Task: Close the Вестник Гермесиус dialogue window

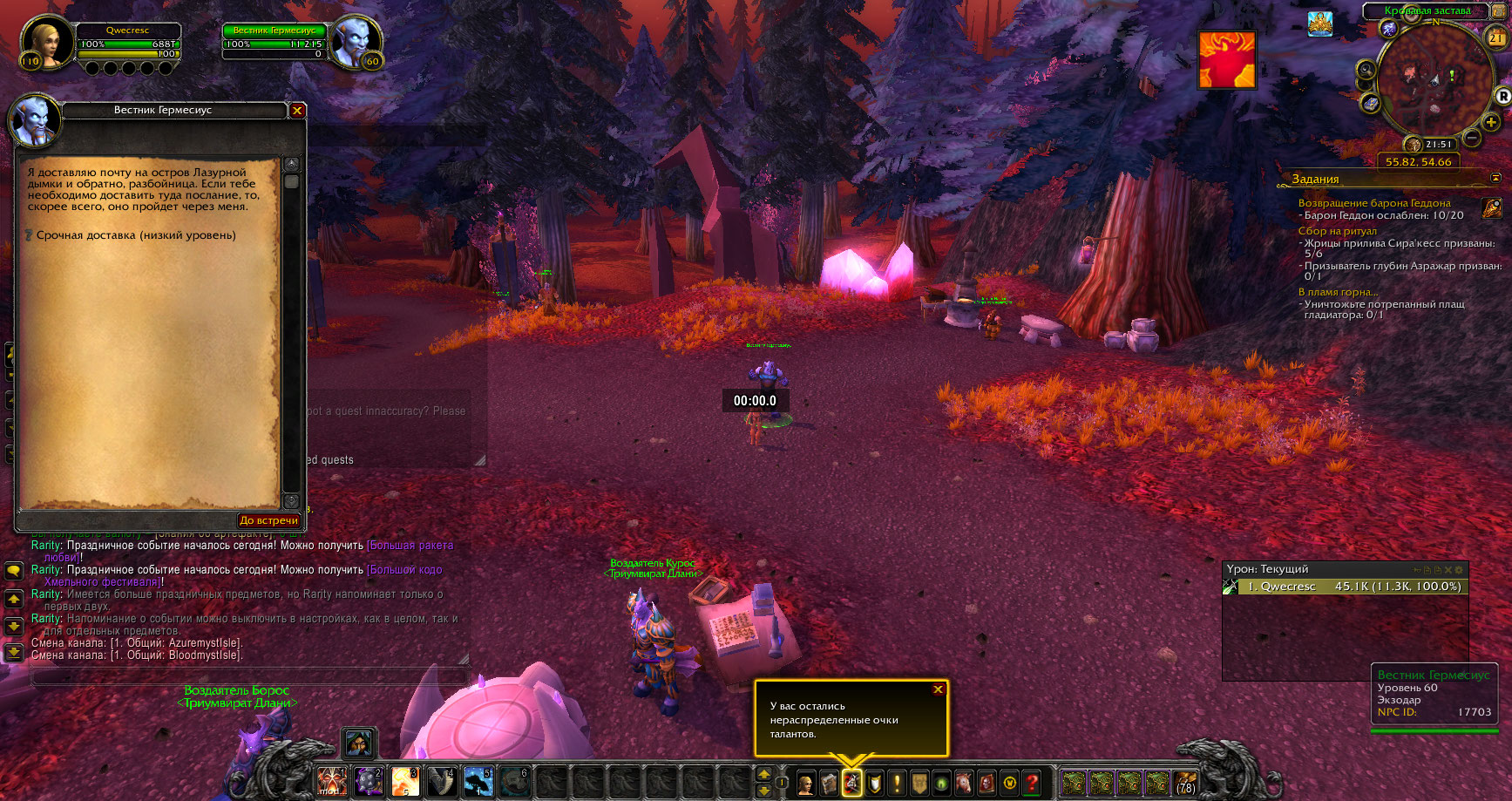Action: (297, 111)
